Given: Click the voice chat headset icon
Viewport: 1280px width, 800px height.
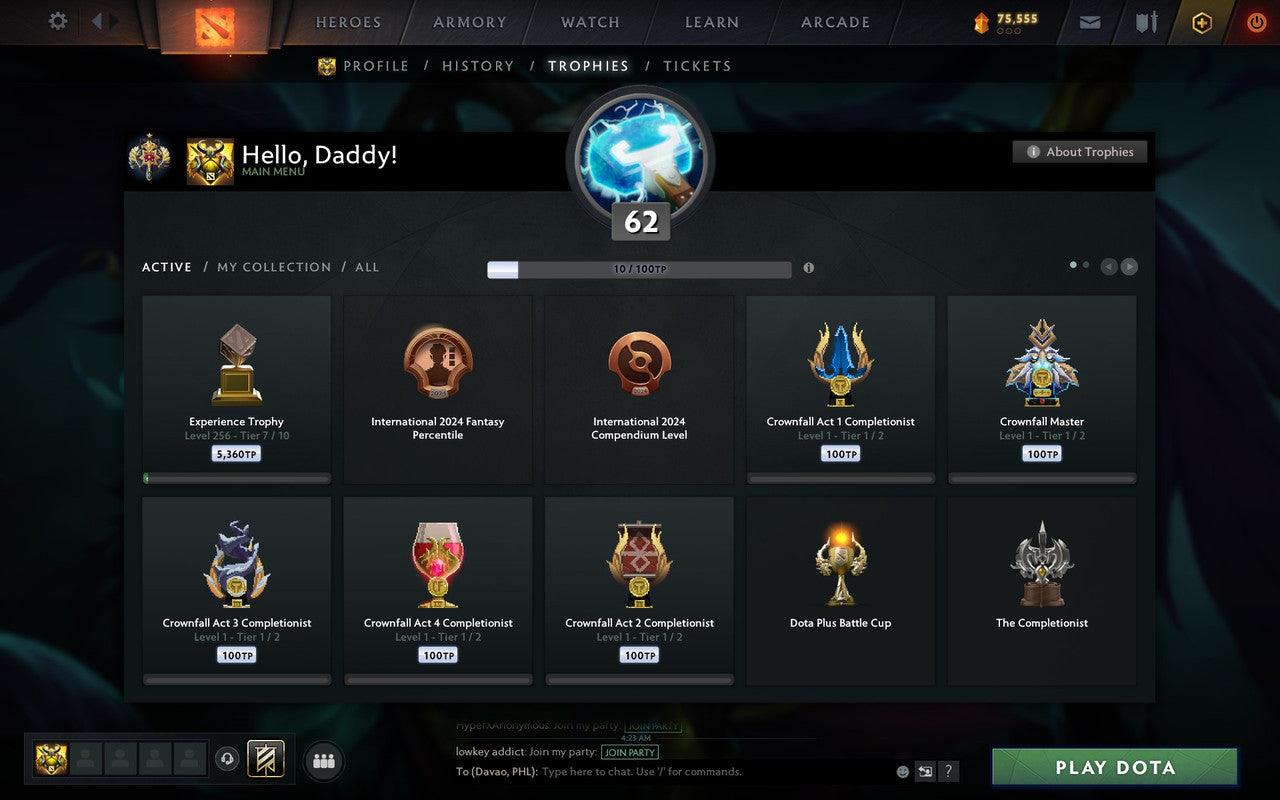Looking at the screenshot, I should pyautogui.click(x=228, y=760).
